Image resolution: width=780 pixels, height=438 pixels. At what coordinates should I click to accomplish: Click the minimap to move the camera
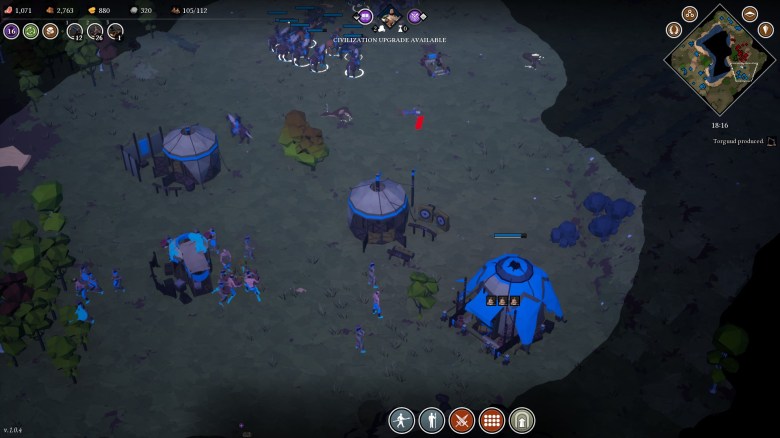click(720, 59)
